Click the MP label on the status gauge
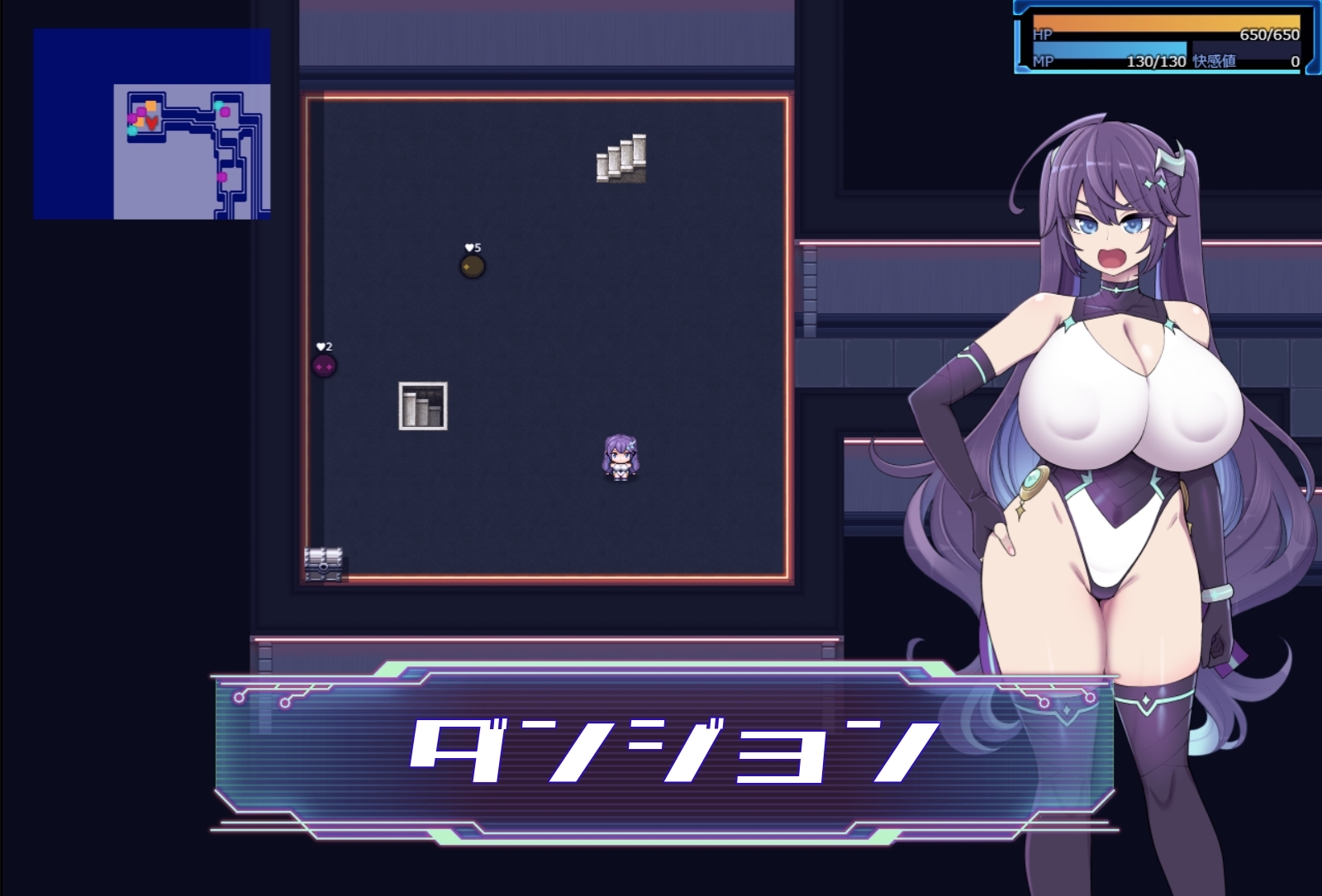This screenshot has width=1322, height=896. click(1042, 62)
